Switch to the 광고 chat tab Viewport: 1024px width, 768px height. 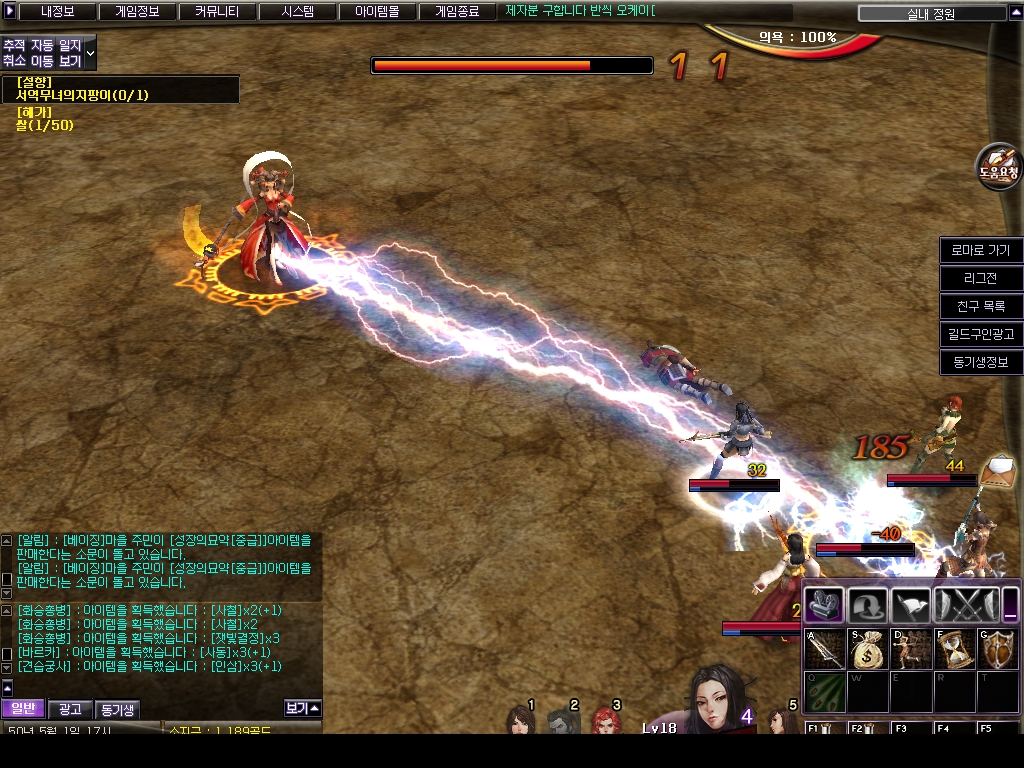click(70, 709)
